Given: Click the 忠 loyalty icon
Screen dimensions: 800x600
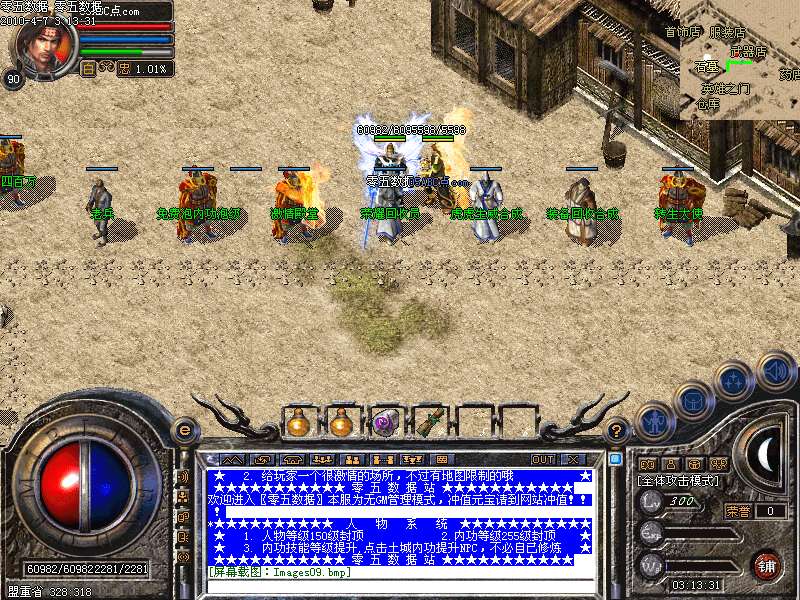Looking at the screenshot, I should point(124,68).
